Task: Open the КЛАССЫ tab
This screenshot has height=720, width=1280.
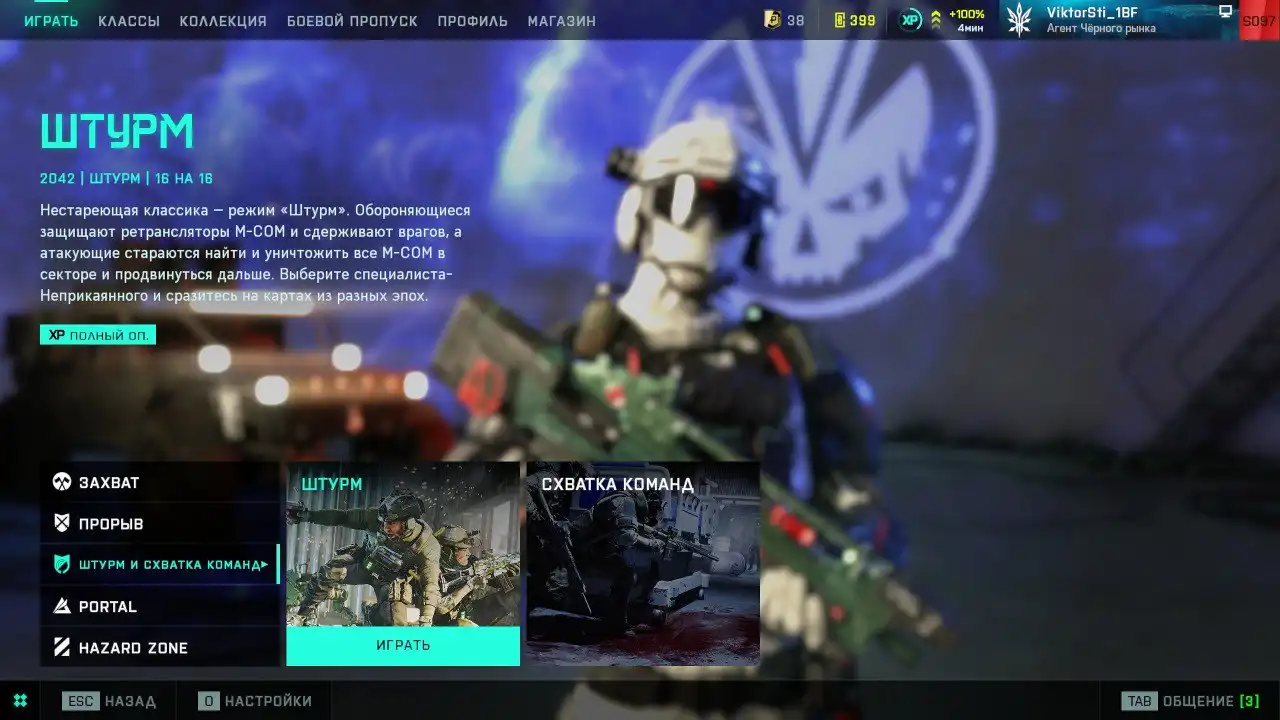Action: coord(129,21)
